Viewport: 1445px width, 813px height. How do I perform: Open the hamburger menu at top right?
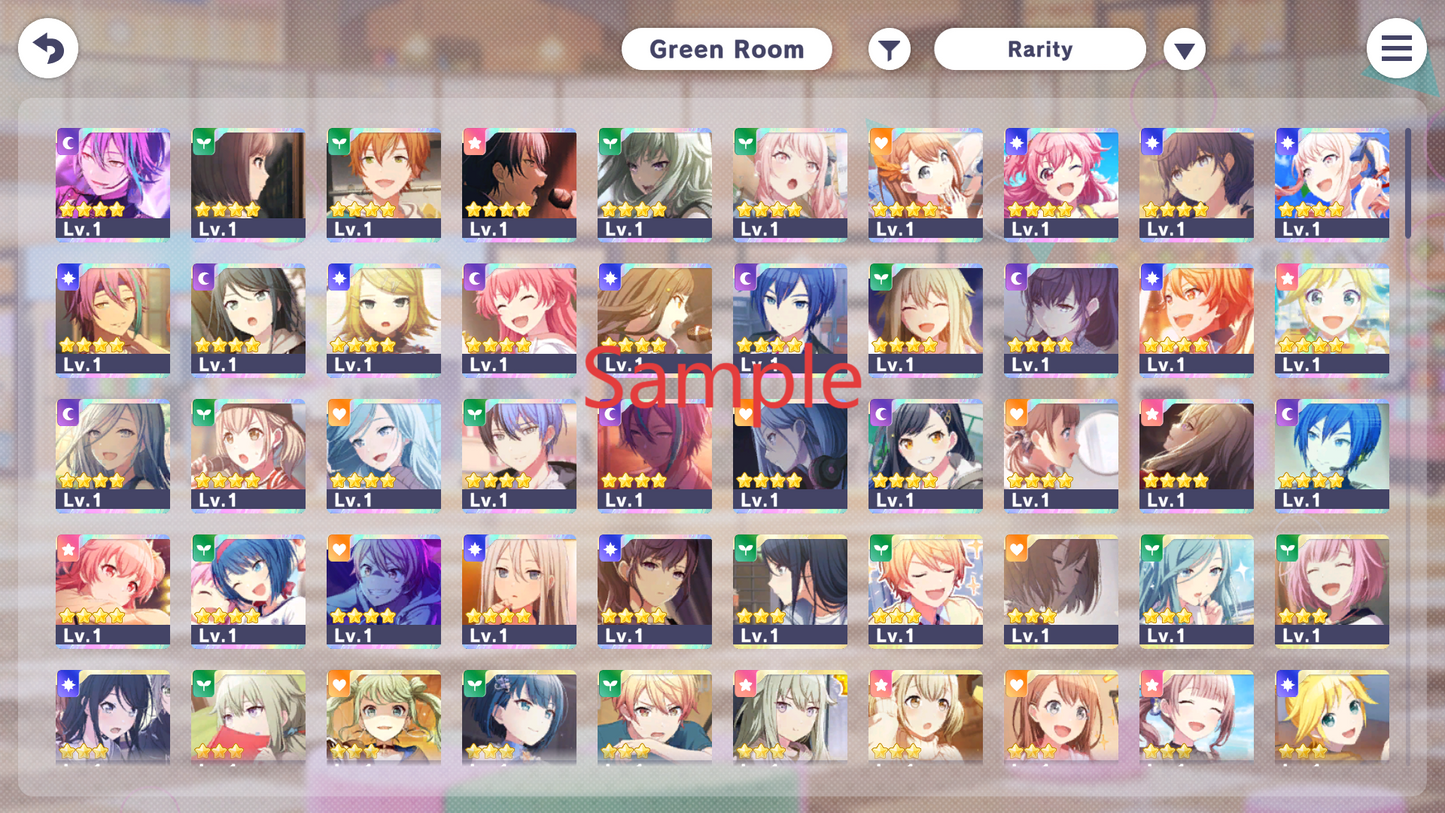(1396, 48)
